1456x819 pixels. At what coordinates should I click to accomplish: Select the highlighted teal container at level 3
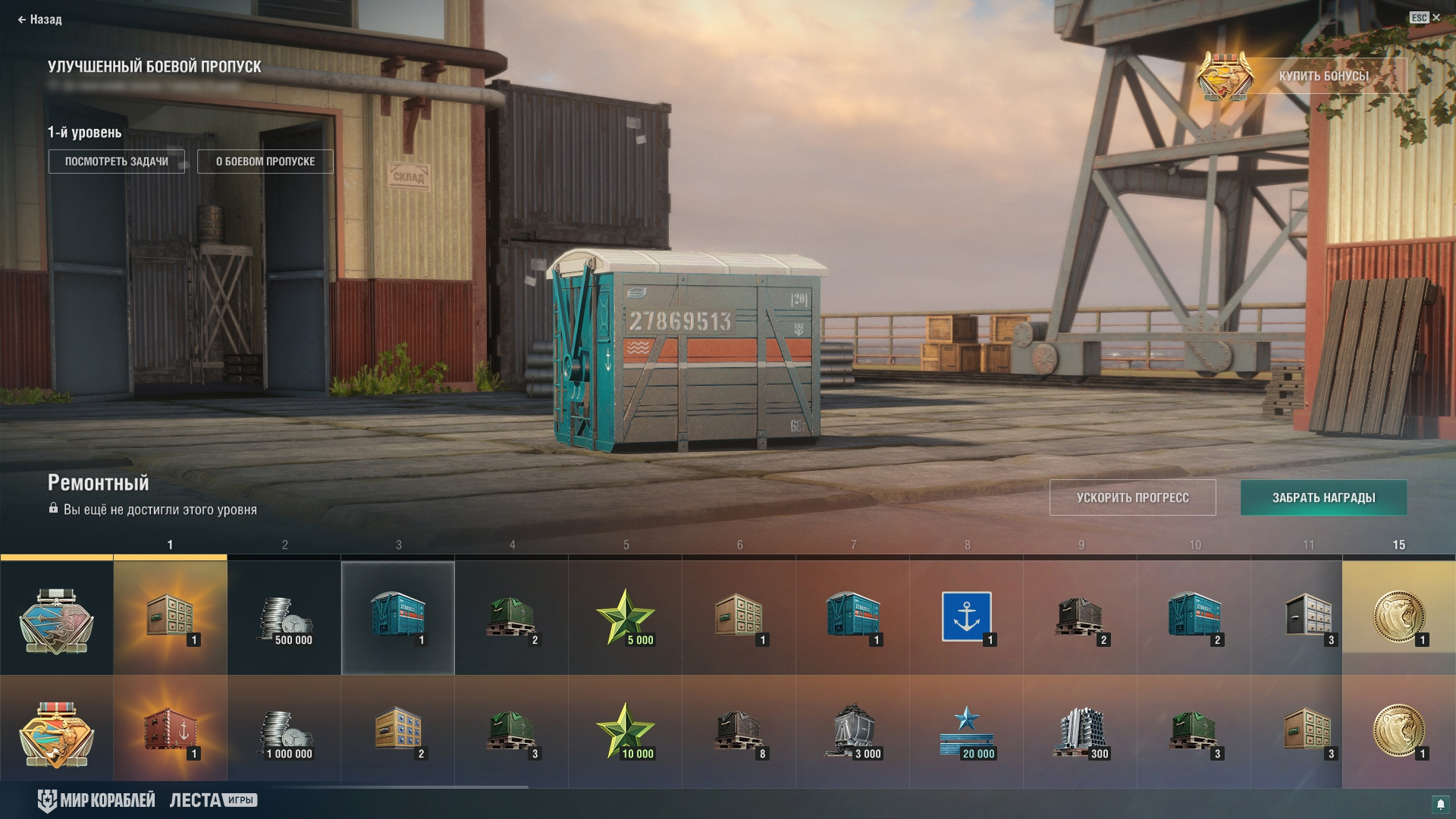[398, 617]
